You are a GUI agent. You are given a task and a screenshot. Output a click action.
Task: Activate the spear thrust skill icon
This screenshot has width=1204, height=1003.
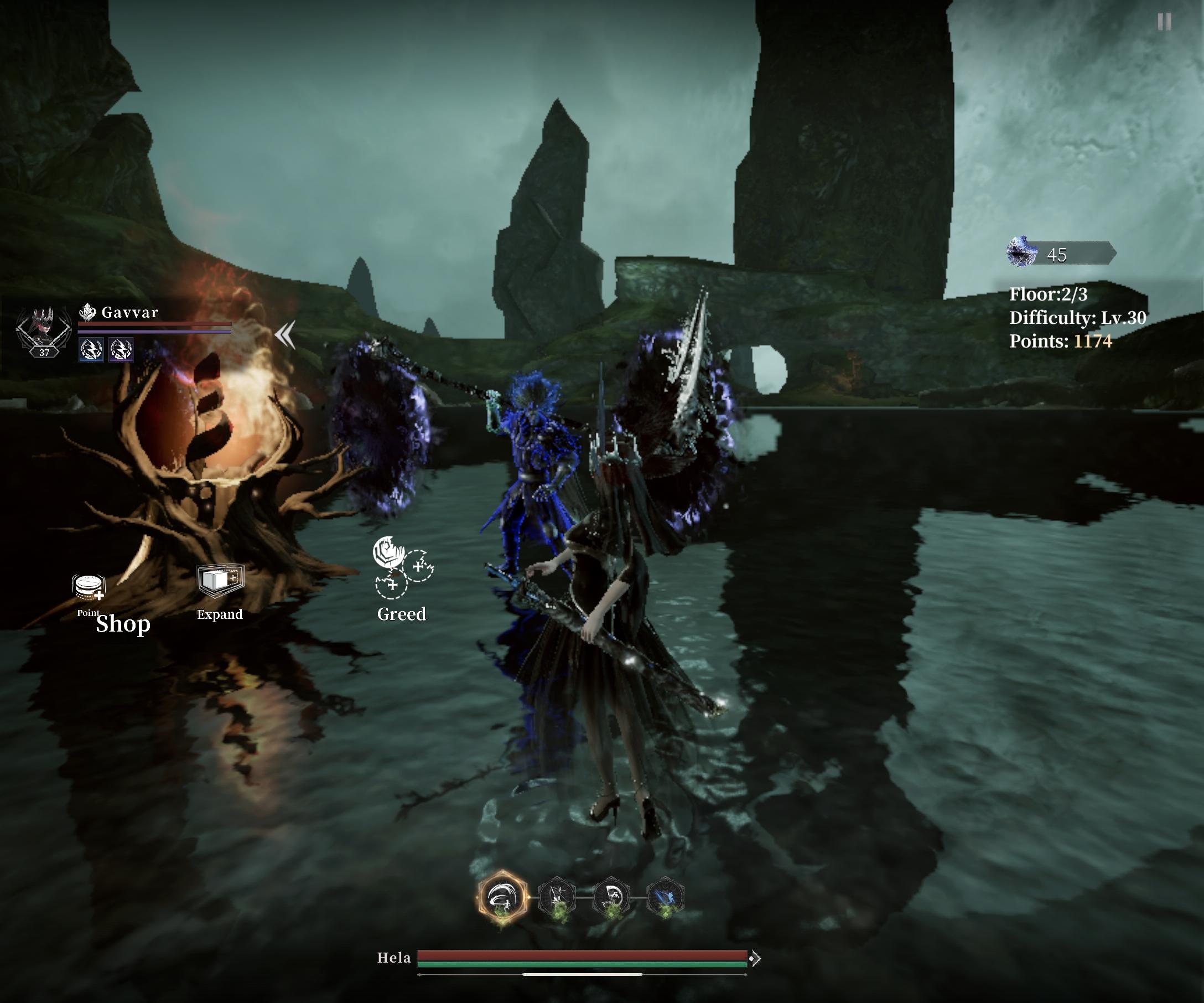[x=557, y=897]
